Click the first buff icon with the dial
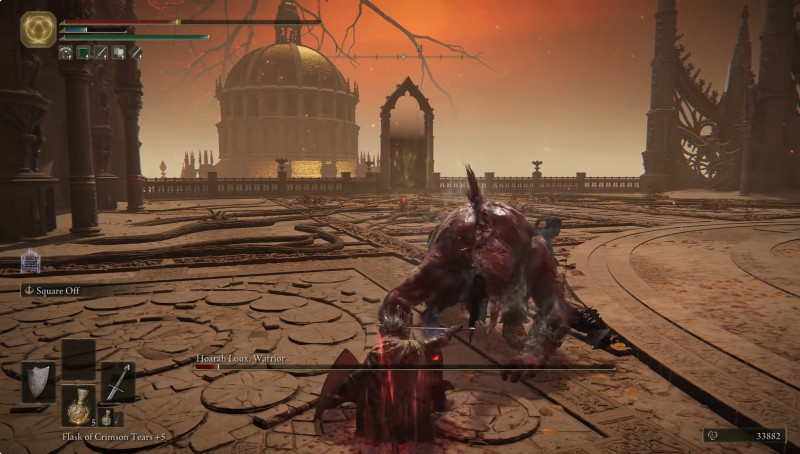 (66, 52)
